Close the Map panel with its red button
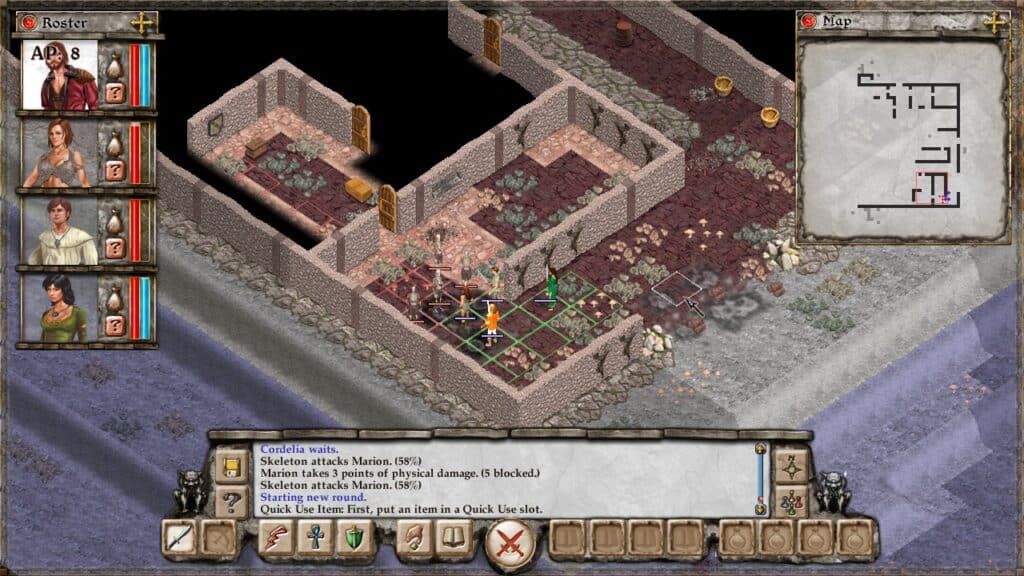The image size is (1024, 576). pos(812,22)
